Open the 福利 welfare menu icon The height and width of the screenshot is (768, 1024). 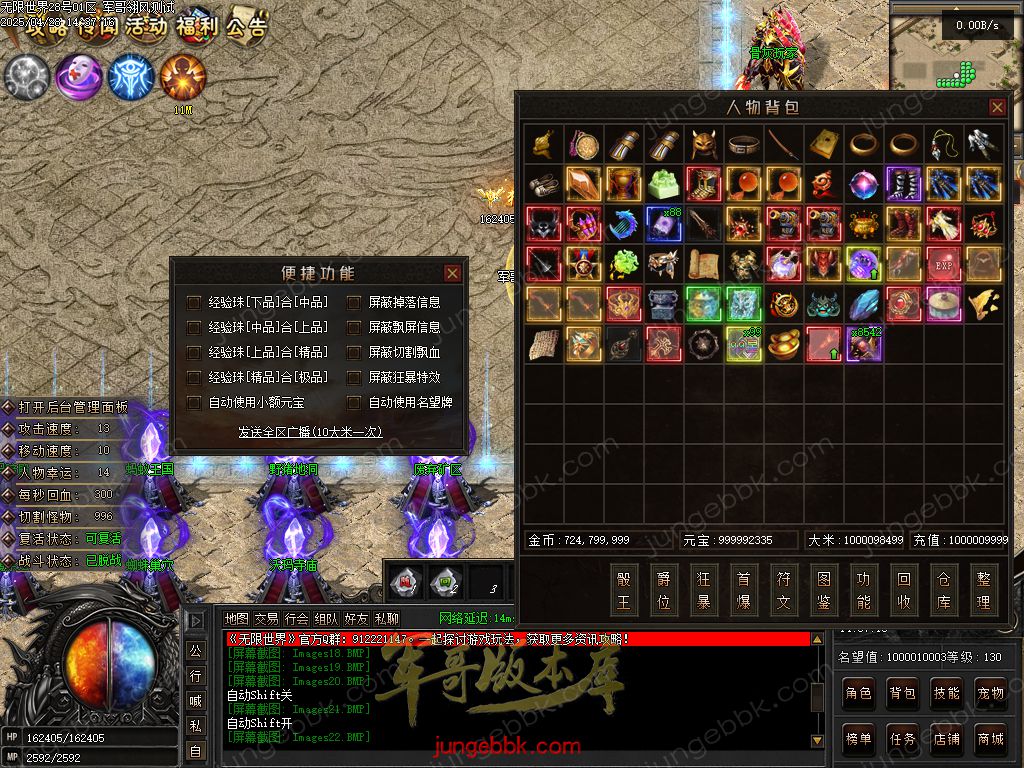tap(196, 27)
